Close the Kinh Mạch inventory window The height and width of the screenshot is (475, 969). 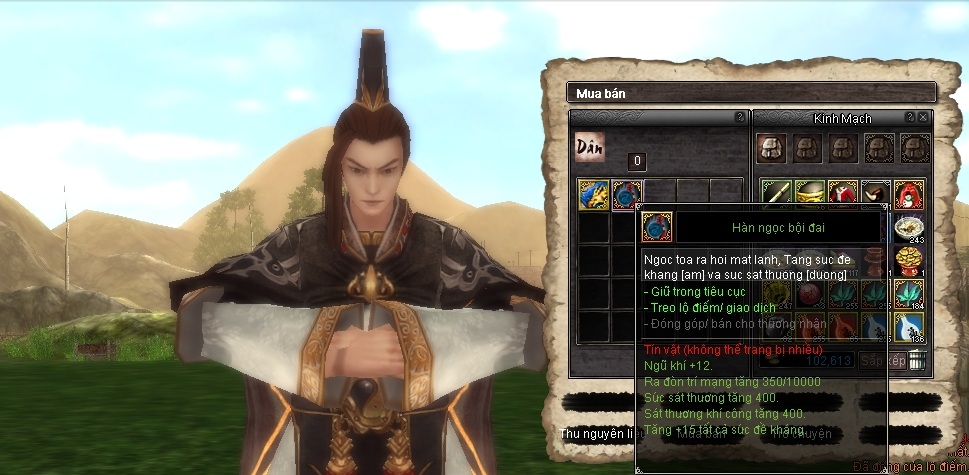click(x=923, y=117)
